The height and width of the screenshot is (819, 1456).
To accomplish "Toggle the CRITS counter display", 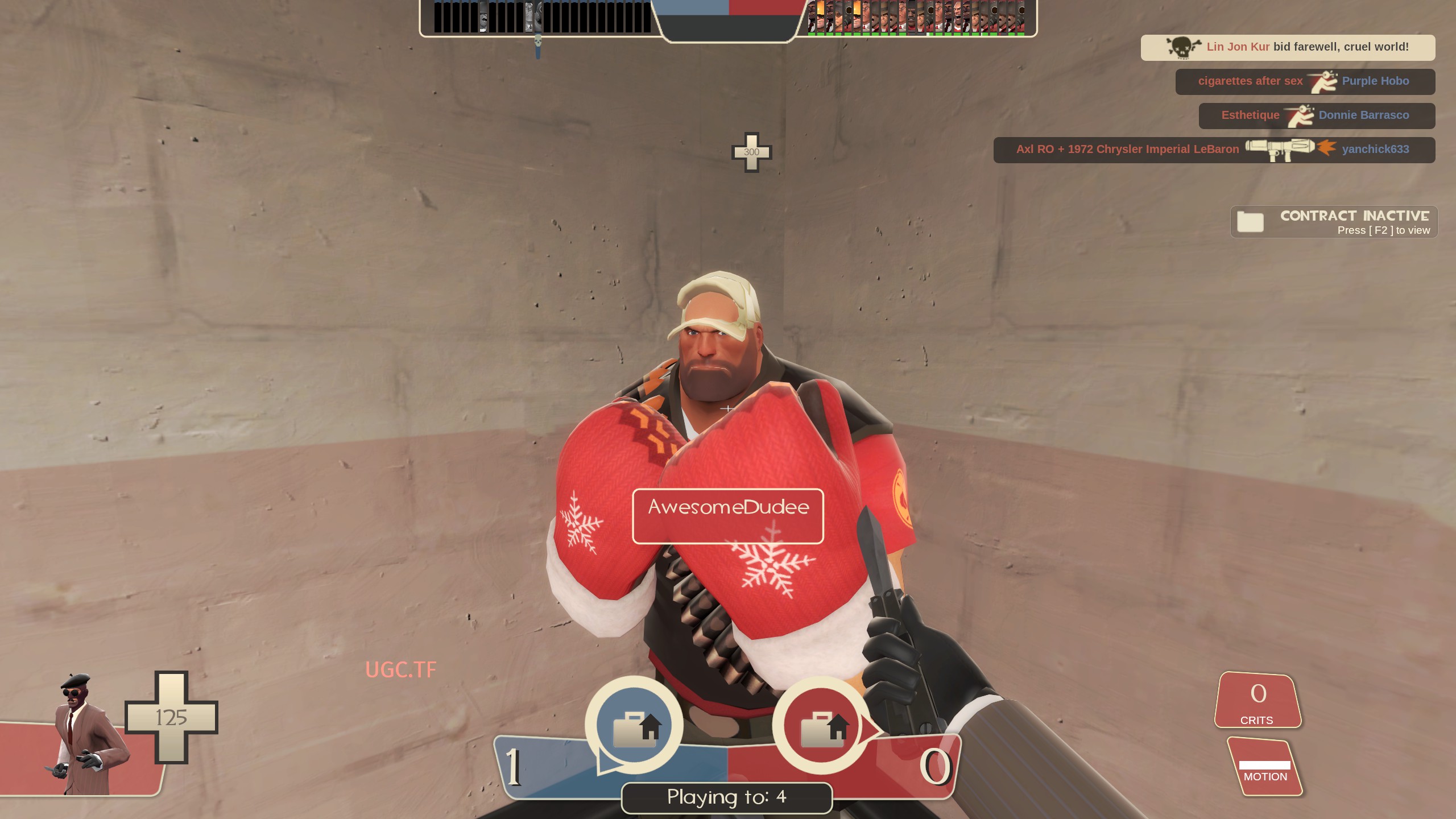I will [x=1259, y=700].
